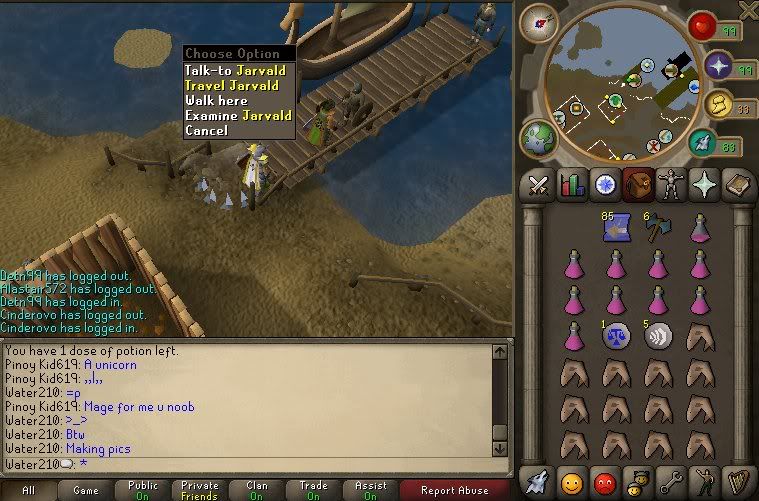The height and width of the screenshot is (501, 759).
Task: Open the worn equipment tab
Action: (670, 185)
